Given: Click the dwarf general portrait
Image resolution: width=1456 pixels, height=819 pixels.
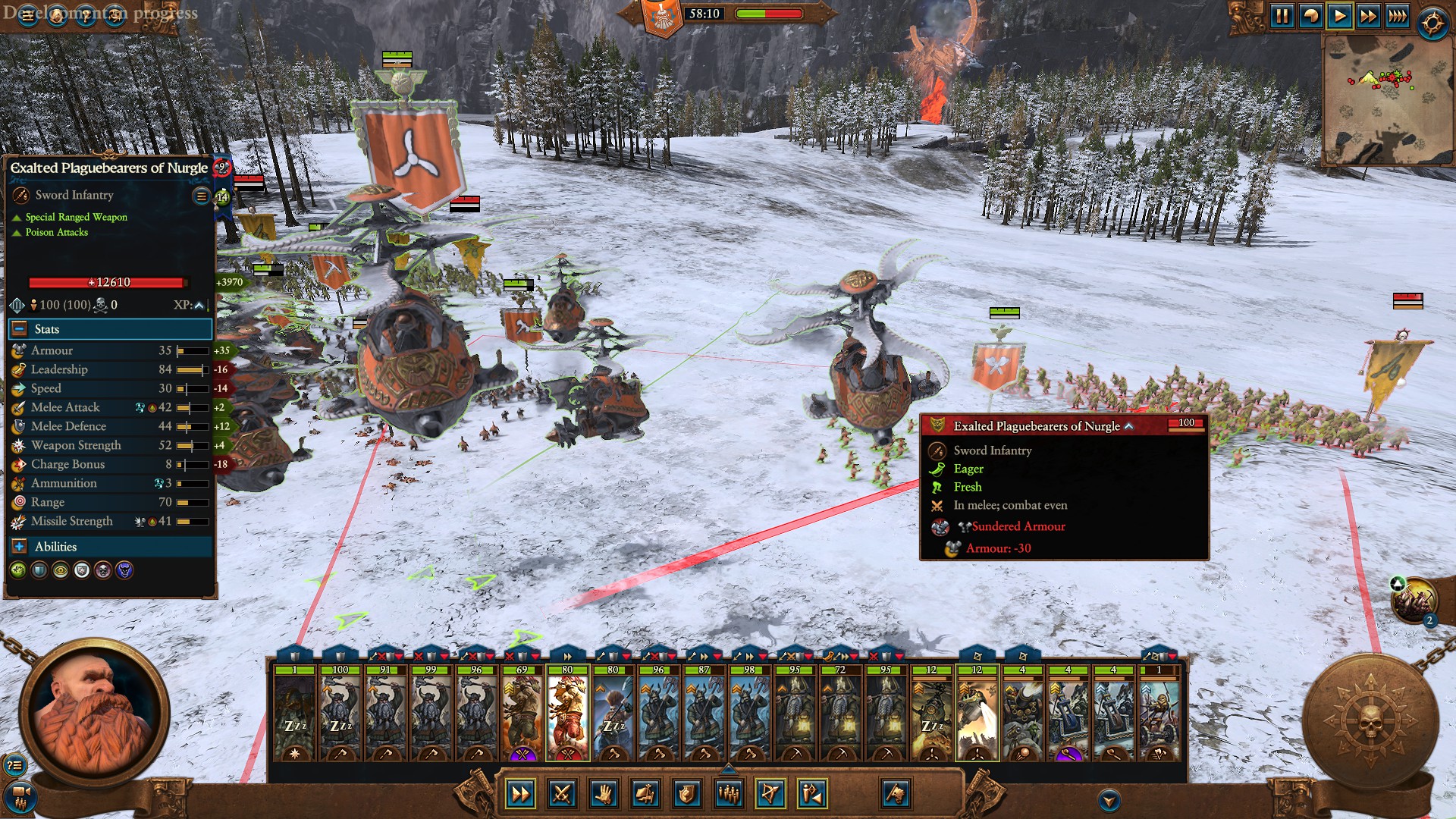Looking at the screenshot, I should click(93, 713).
